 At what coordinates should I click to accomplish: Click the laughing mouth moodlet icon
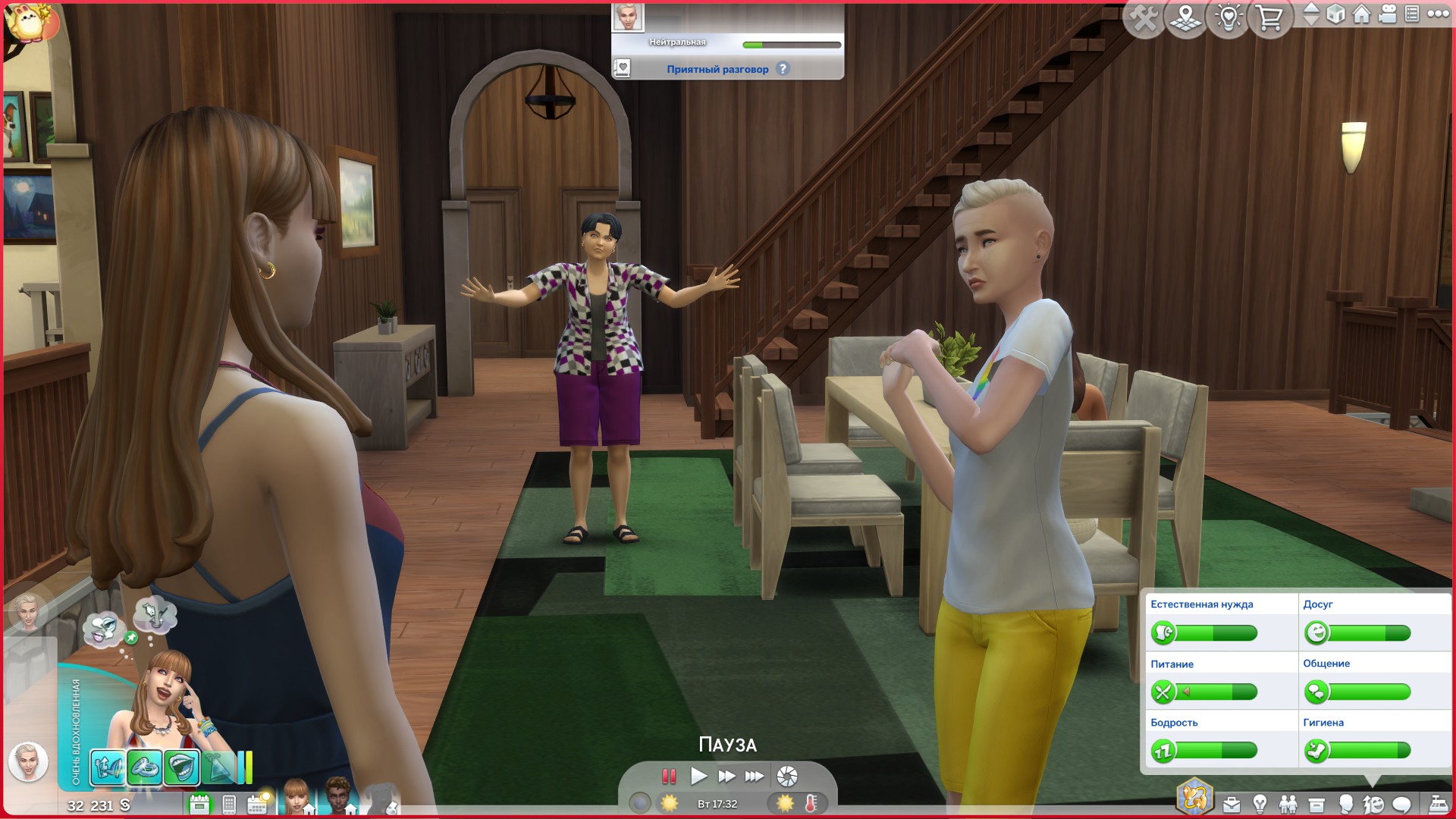[181, 767]
